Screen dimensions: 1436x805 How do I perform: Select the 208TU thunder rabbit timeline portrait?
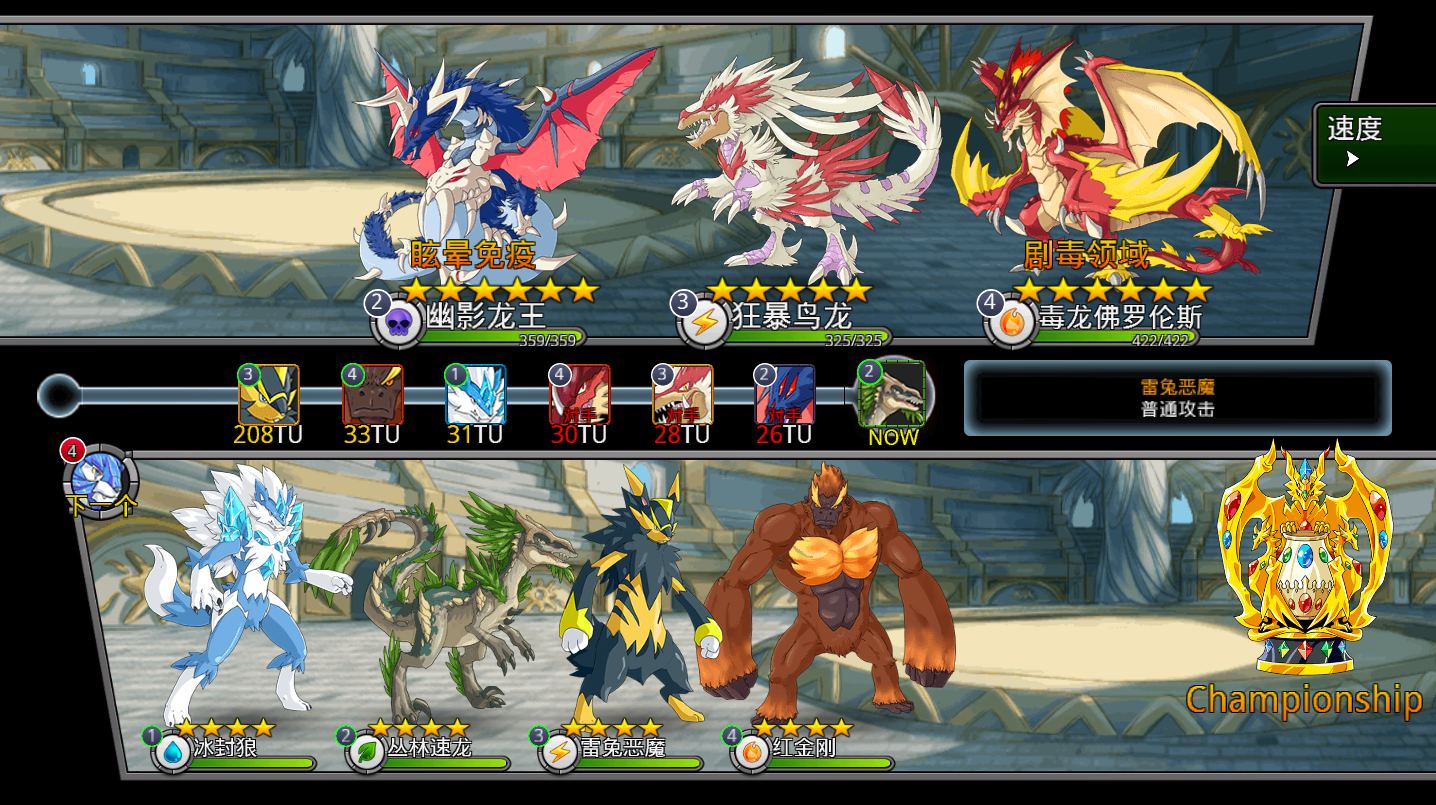(269, 395)
